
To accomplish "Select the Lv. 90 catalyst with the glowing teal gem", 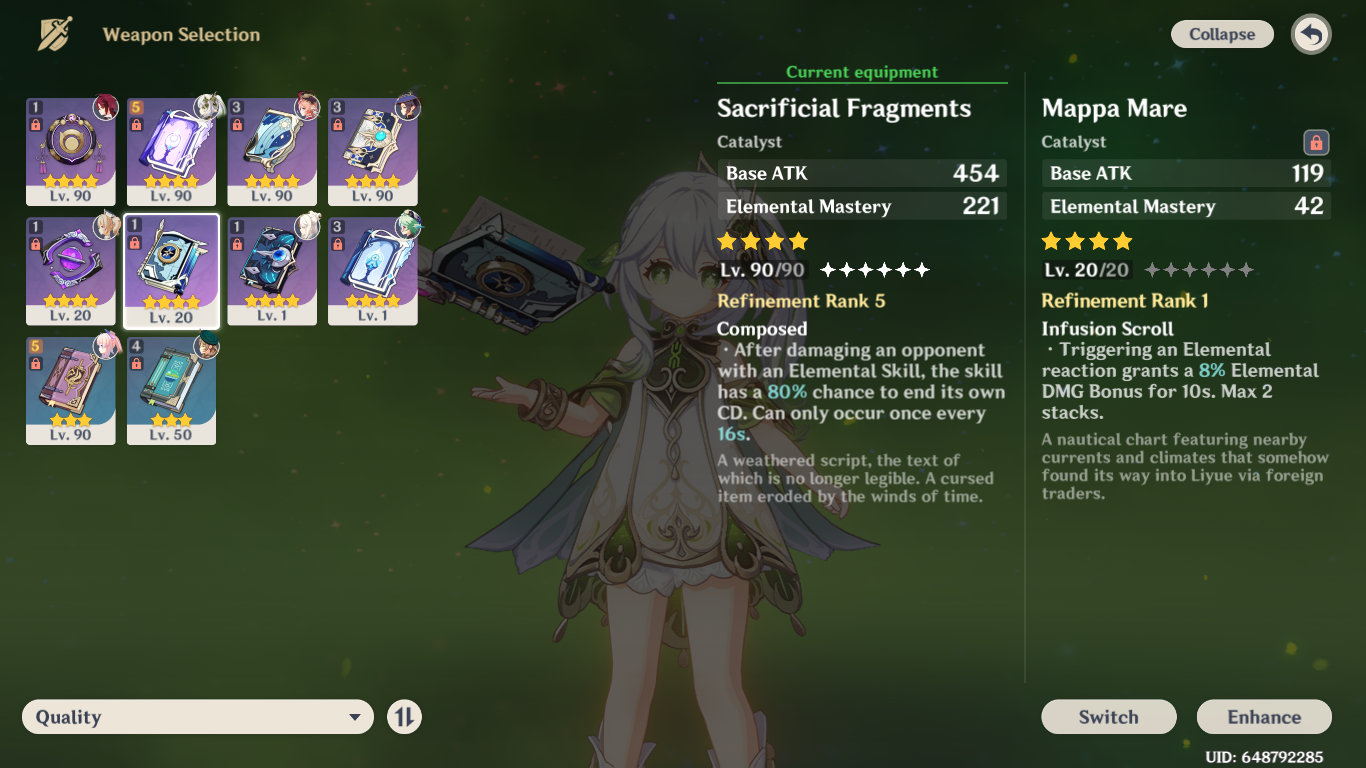I will tap(373, 150).
